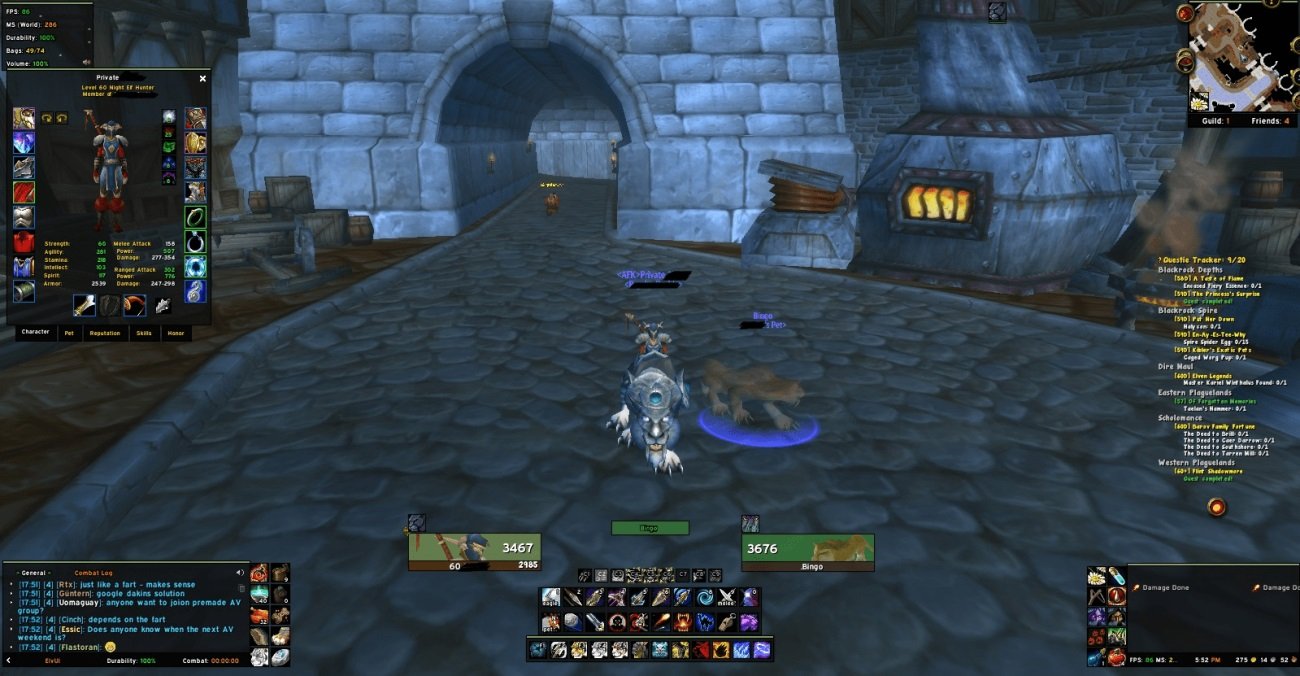
Task: Activate the melee crossed-swords ability
Action: click(727, 597)
